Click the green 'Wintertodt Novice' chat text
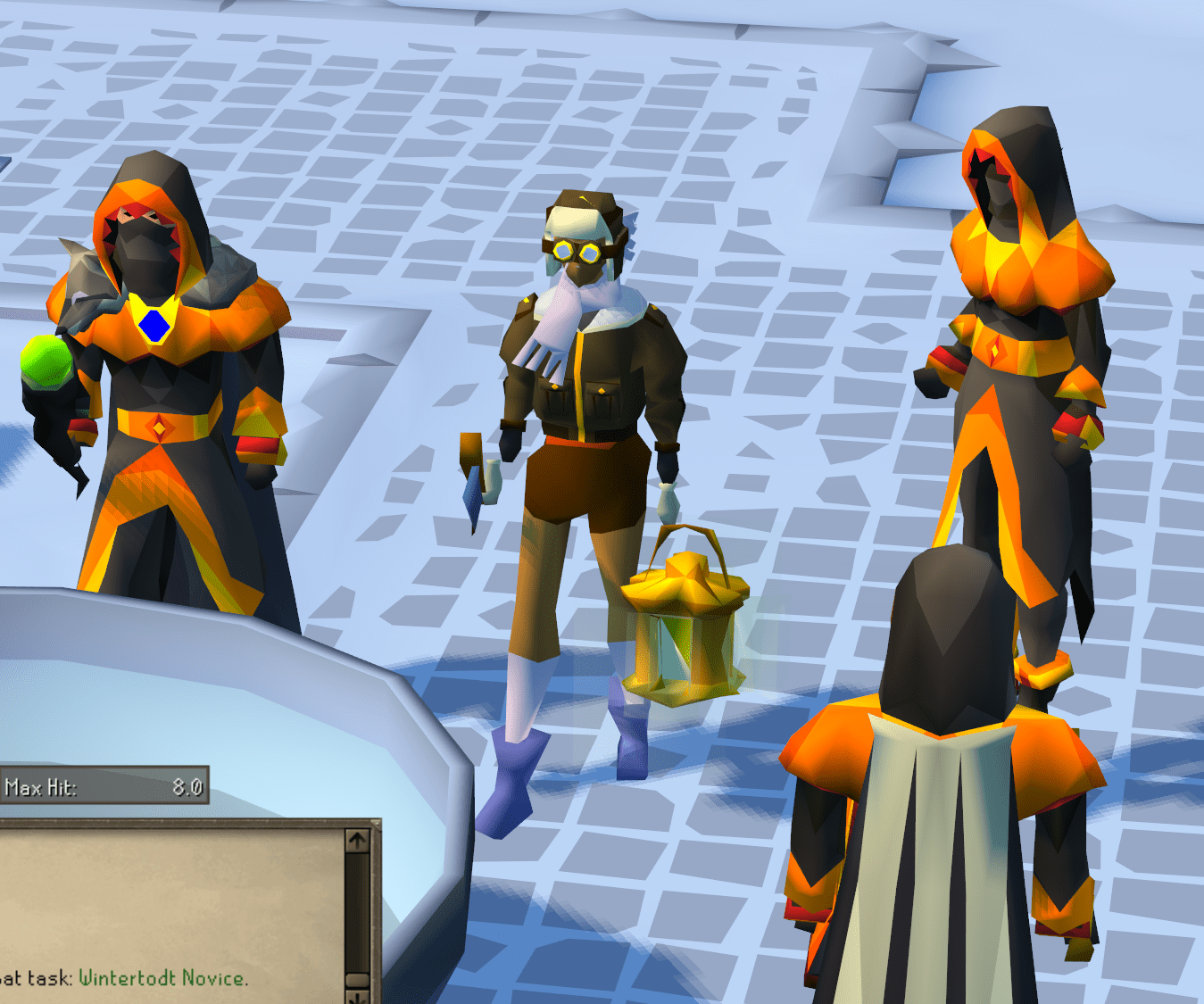Screen dimensions: 1204x1004 [x=163, y=978]
